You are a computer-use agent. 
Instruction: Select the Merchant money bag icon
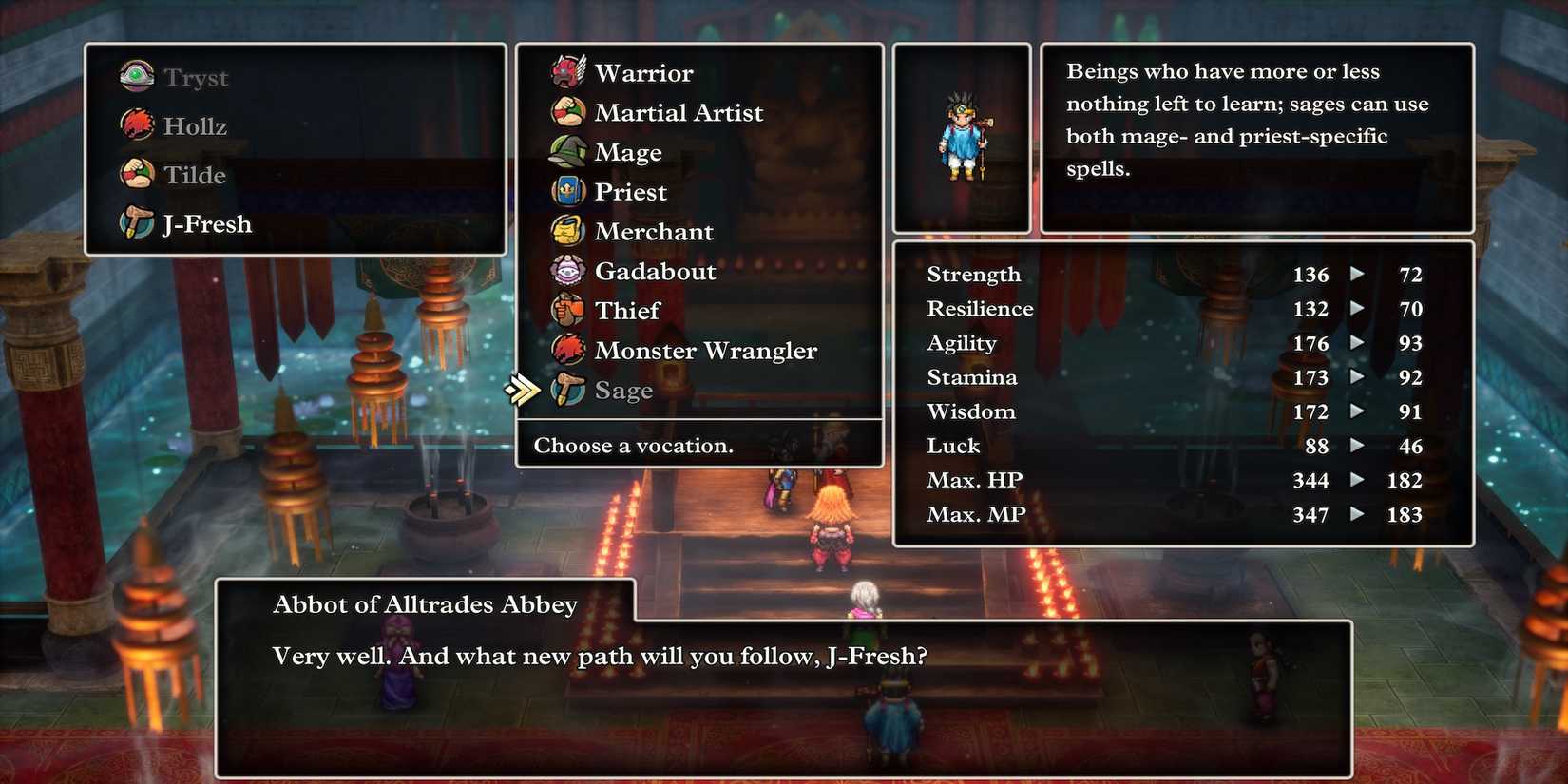567,231
